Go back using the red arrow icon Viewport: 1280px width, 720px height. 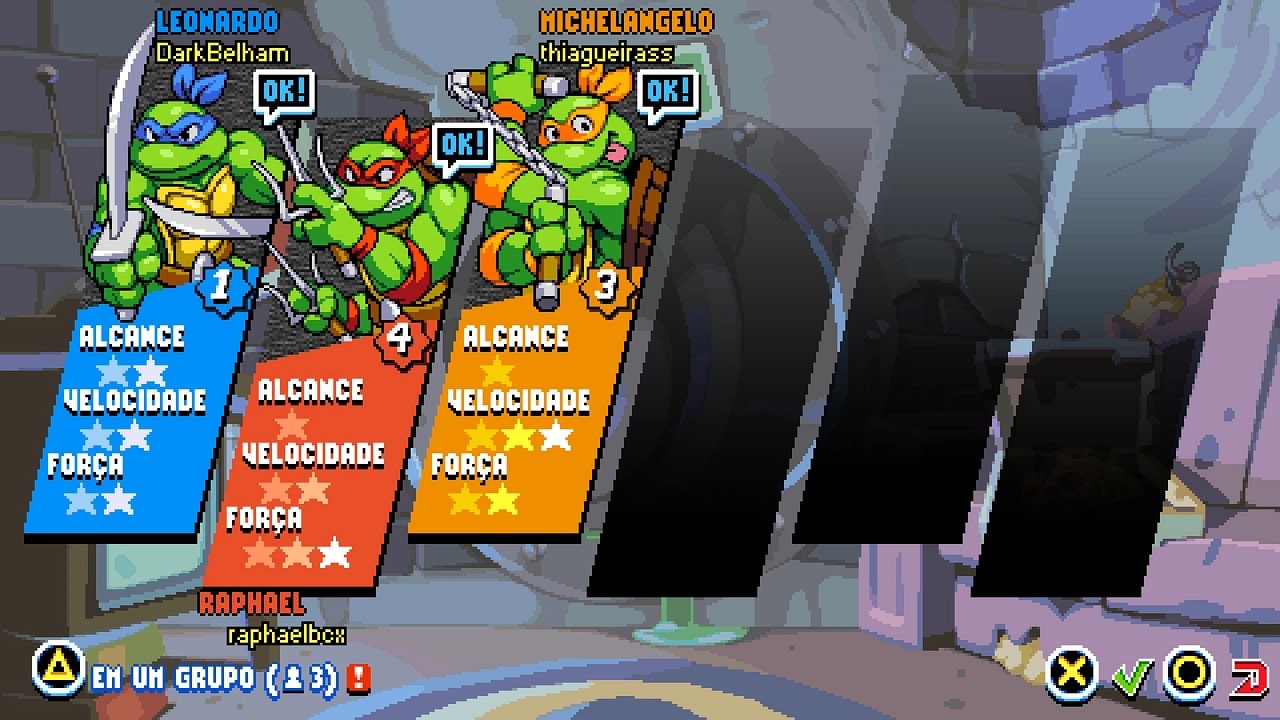click(x=1246, y=676)
